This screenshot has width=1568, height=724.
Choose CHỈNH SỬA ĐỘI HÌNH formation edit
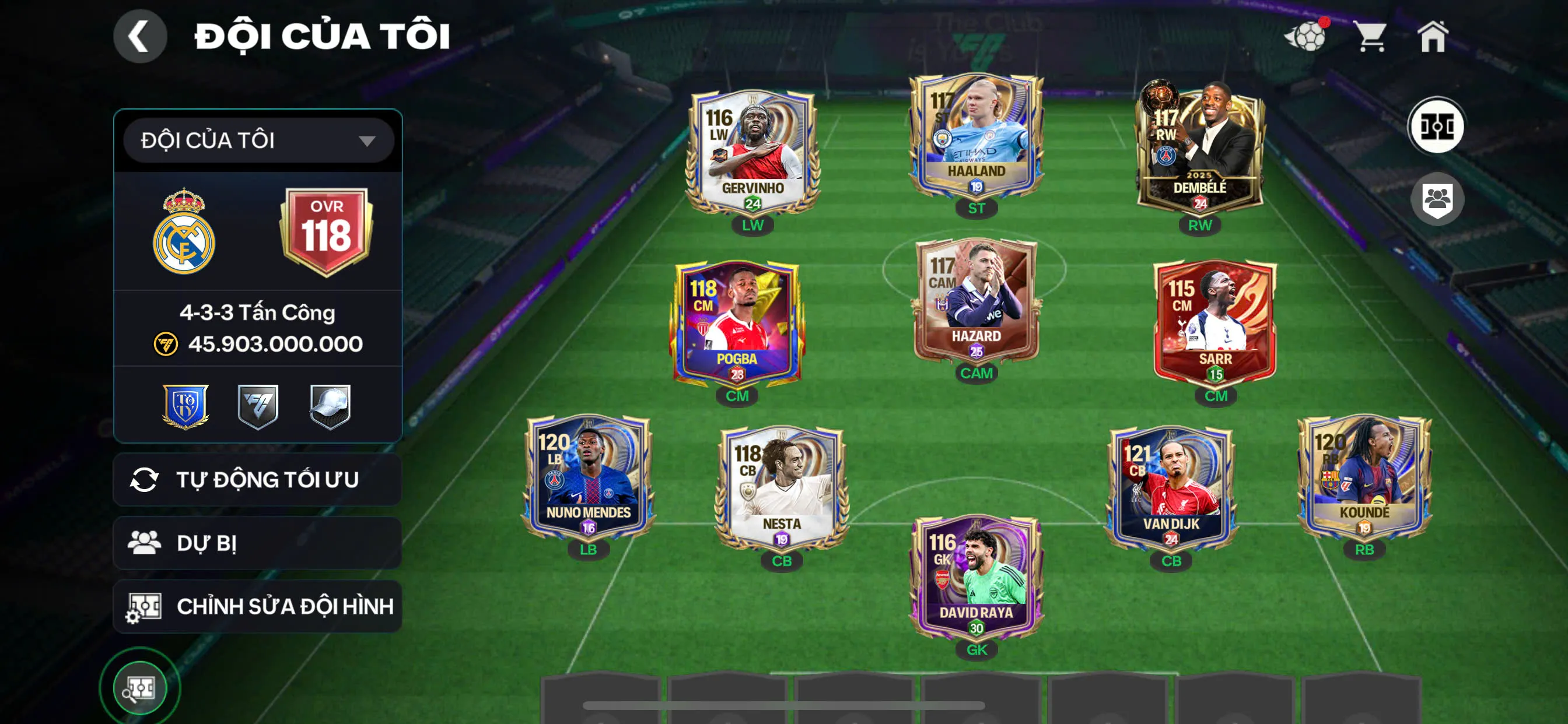[257, 606]
